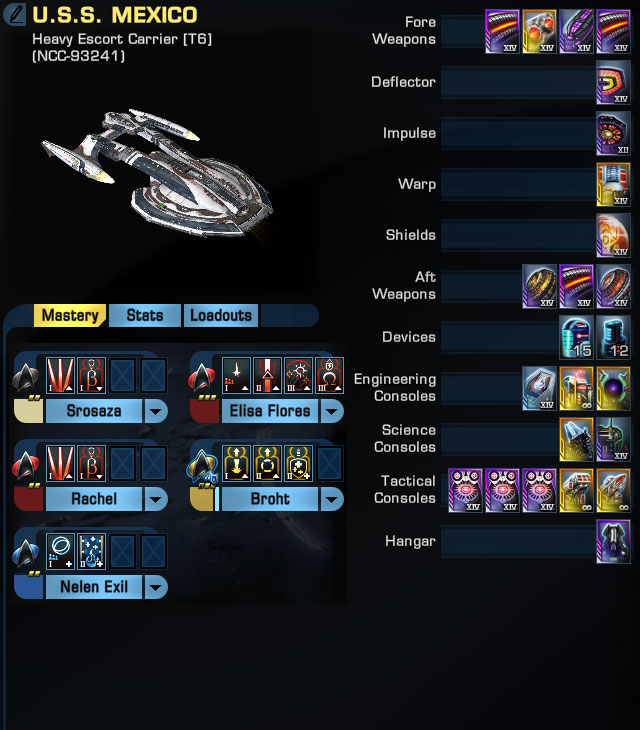Select Nelen Exil's name button
The height and width of the screenshot is (730, 640).
click(93, 587)
